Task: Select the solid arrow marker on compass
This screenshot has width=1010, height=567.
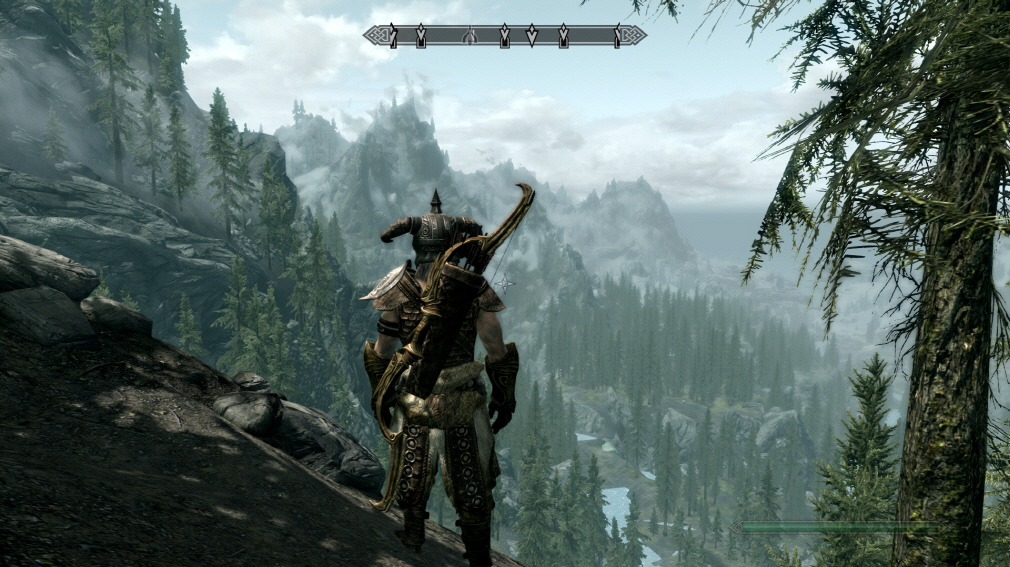Action: [x=532, y=36]
